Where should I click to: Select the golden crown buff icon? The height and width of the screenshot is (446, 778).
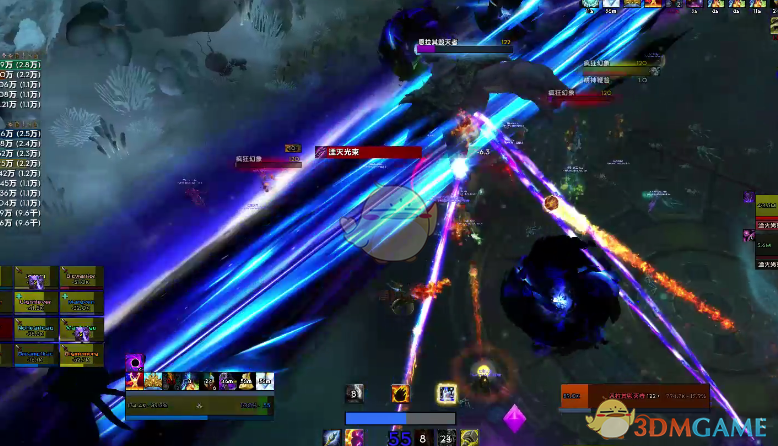[x=153, y=381]
